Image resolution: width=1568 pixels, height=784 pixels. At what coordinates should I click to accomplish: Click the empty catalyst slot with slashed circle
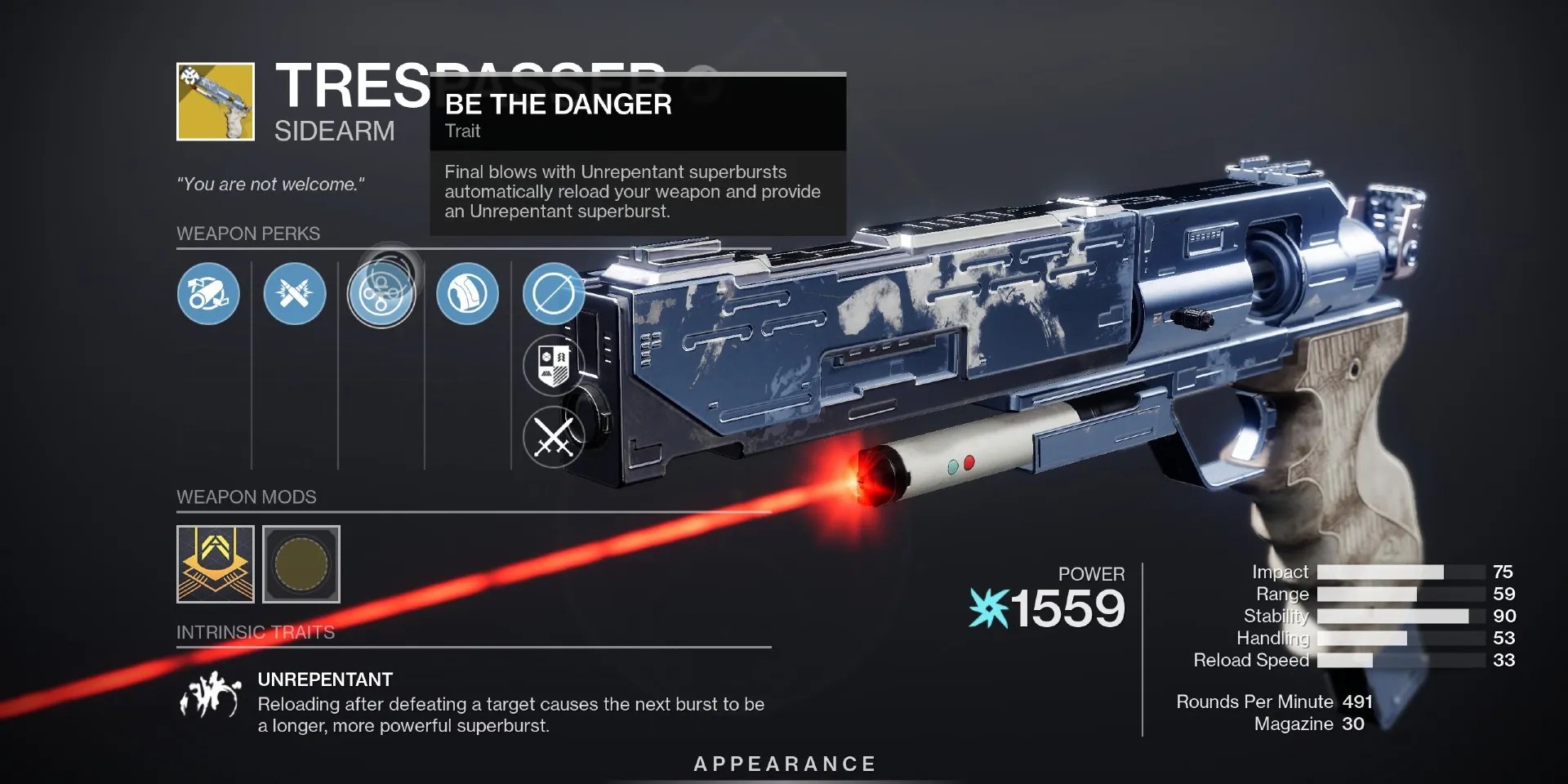coord(553,294)
